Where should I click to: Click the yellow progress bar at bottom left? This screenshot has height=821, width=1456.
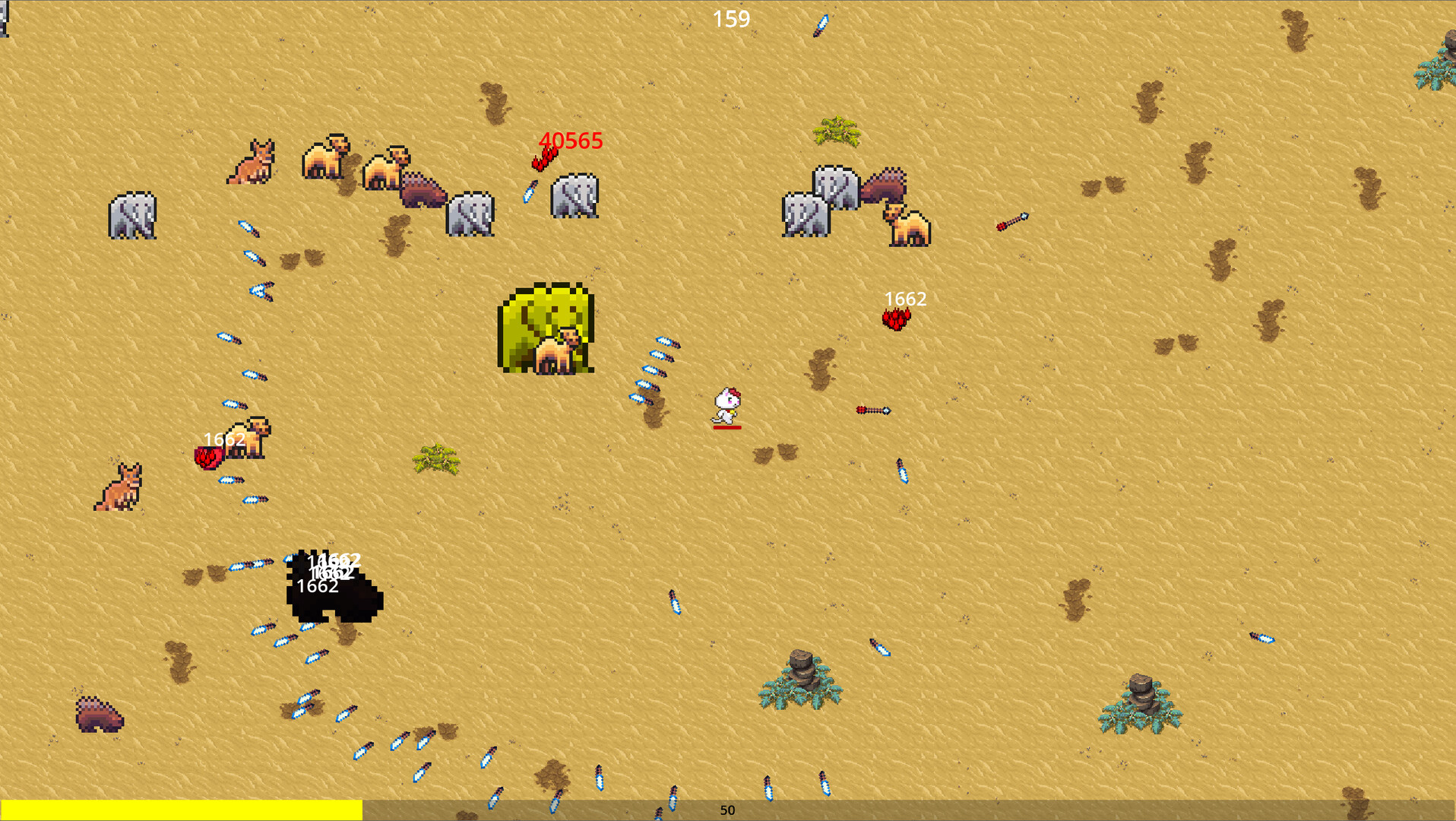[x=182, y=808]
